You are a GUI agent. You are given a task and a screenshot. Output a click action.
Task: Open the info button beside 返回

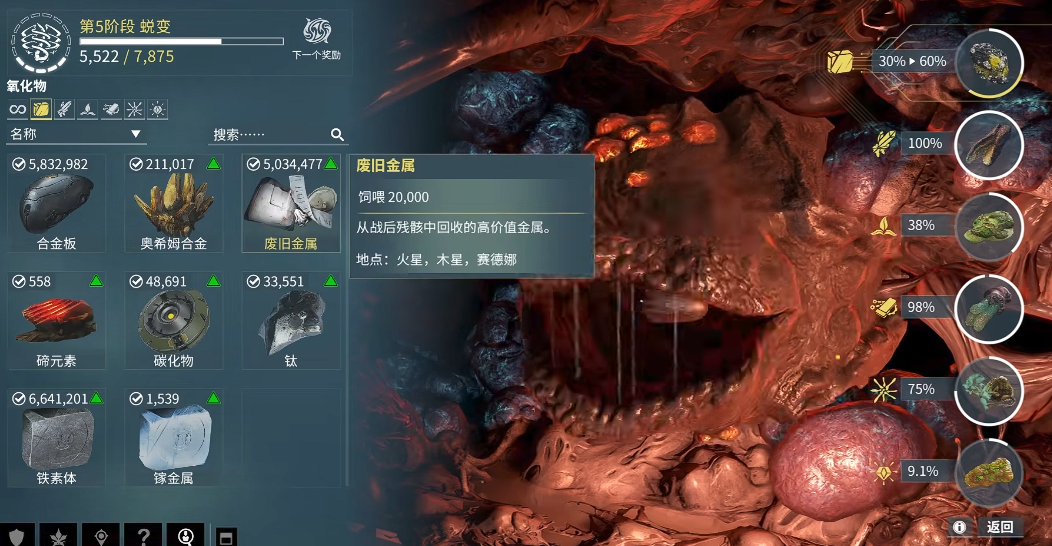click(x=959, y=527)
